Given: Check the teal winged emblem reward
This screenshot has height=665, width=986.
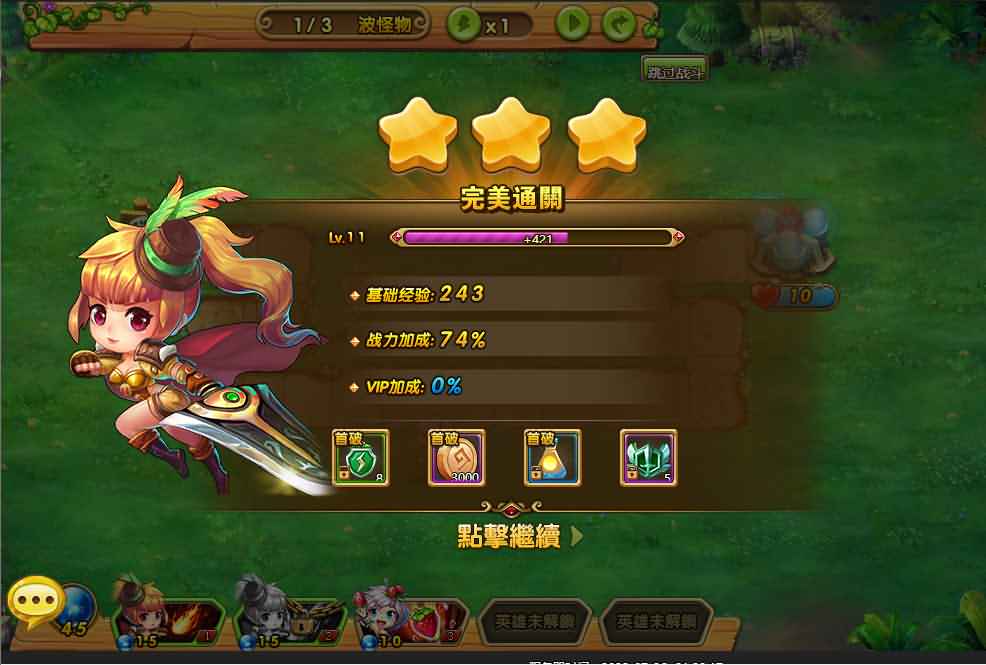Looking at the screenshot, I should coord(648,458).
